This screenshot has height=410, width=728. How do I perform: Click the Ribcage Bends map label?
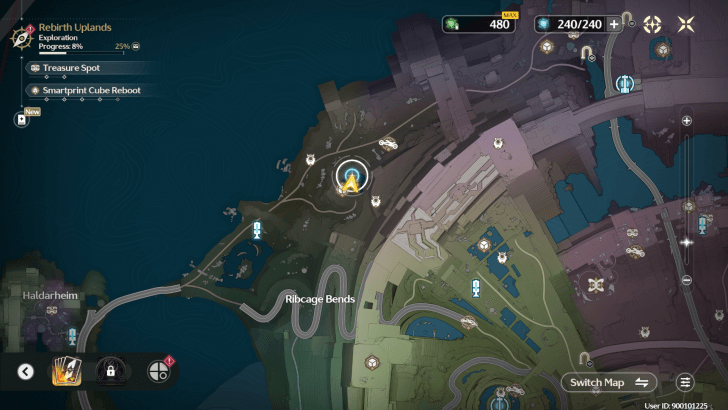[x=320, y=298]
